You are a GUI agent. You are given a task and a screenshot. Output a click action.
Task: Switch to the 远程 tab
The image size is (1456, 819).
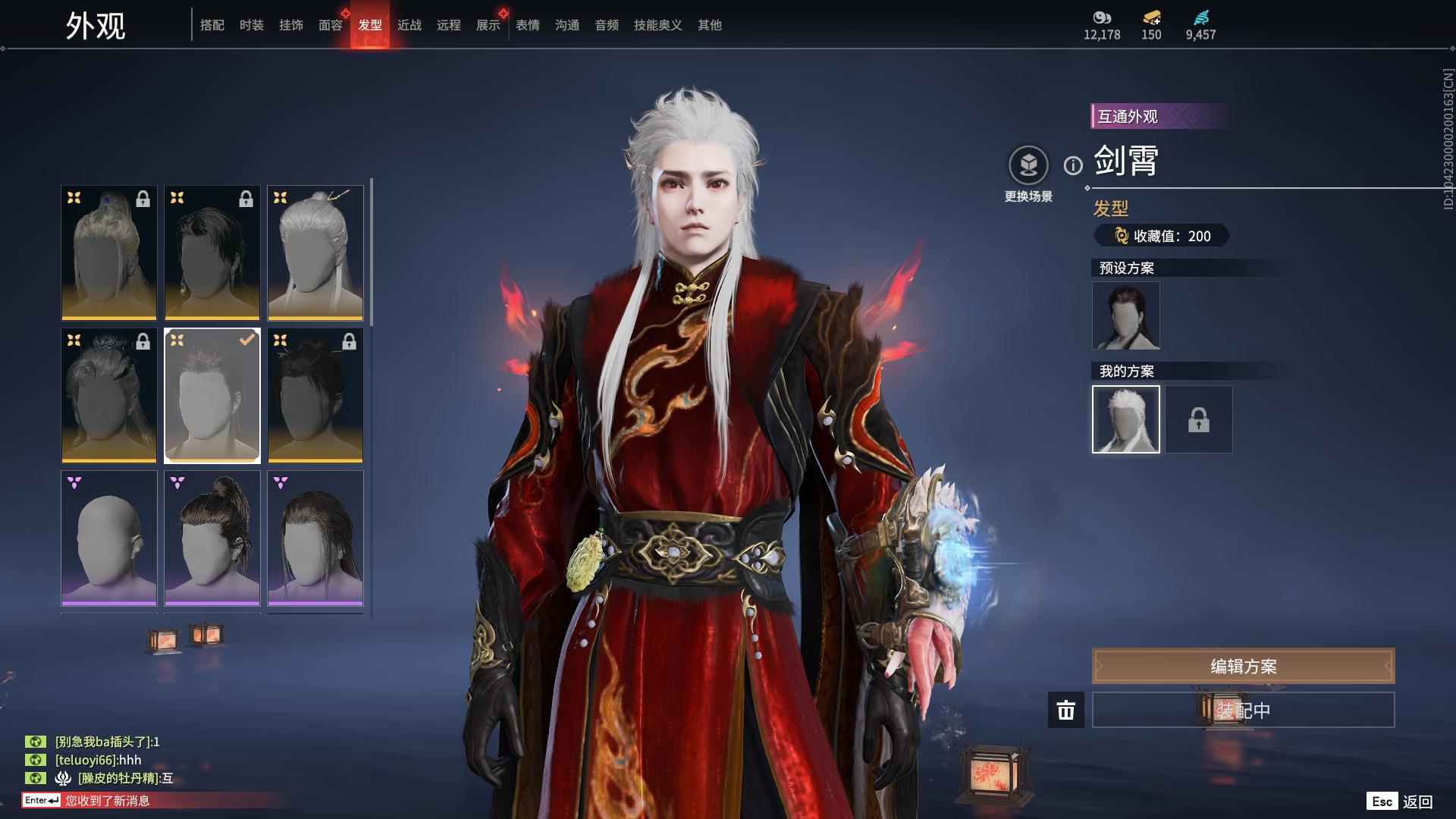[x=449, y=25]
